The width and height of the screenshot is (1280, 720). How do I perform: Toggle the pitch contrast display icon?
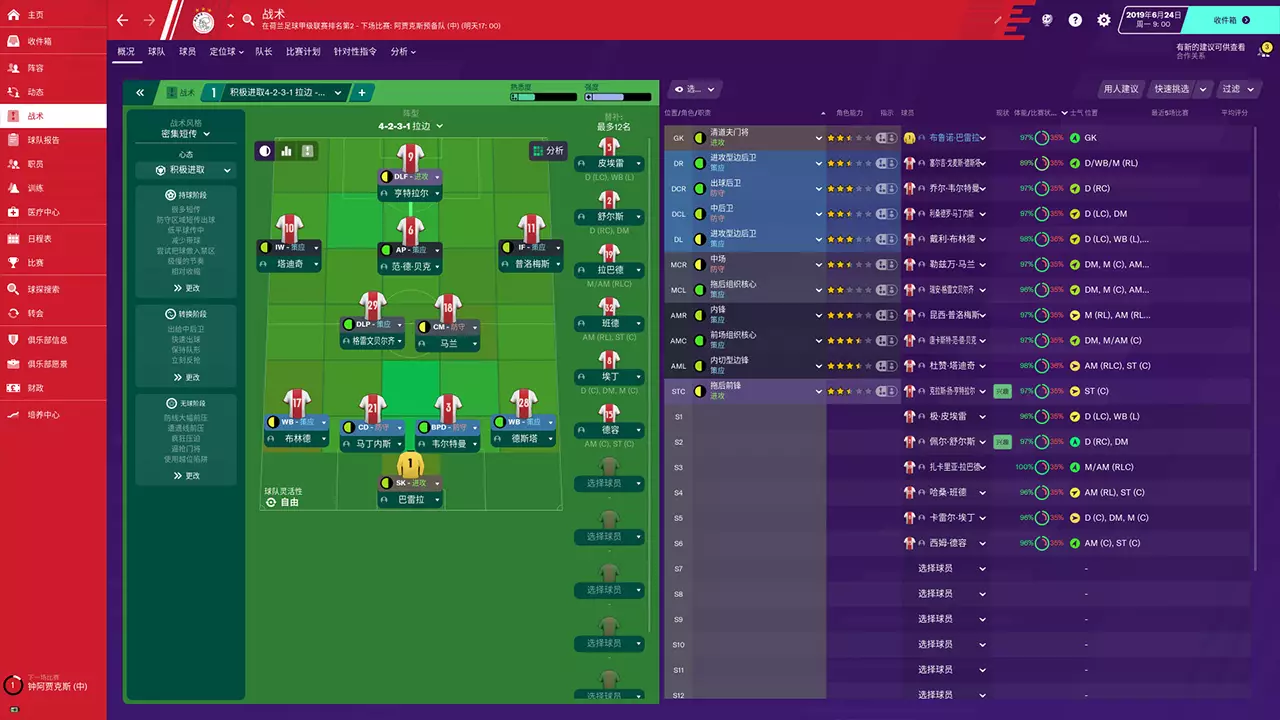click(x=264, y=150)
